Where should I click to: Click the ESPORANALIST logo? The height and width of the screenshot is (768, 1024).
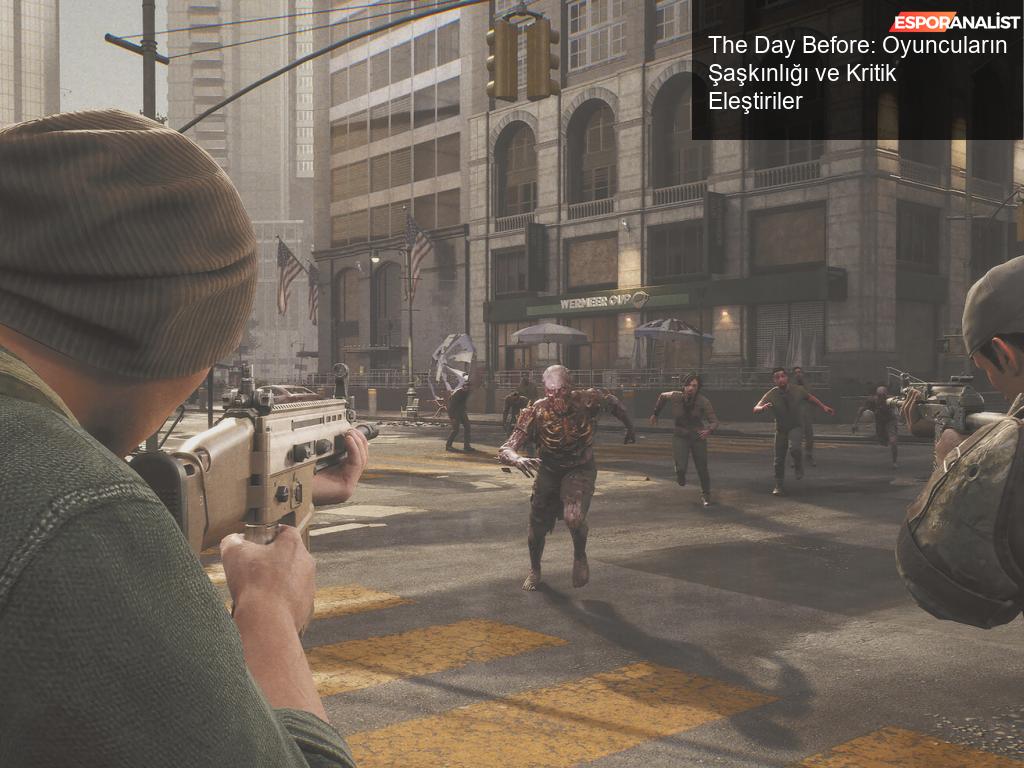point(955,22)
